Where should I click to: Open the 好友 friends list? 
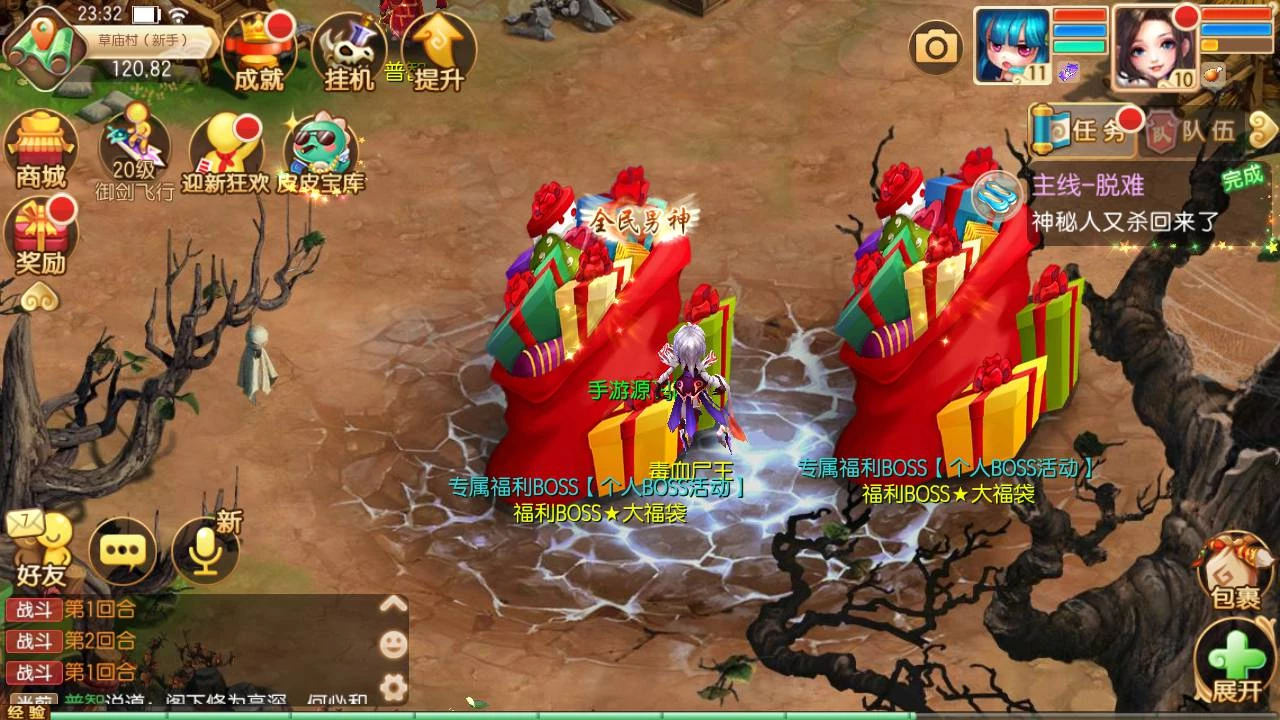click(41, 549)
